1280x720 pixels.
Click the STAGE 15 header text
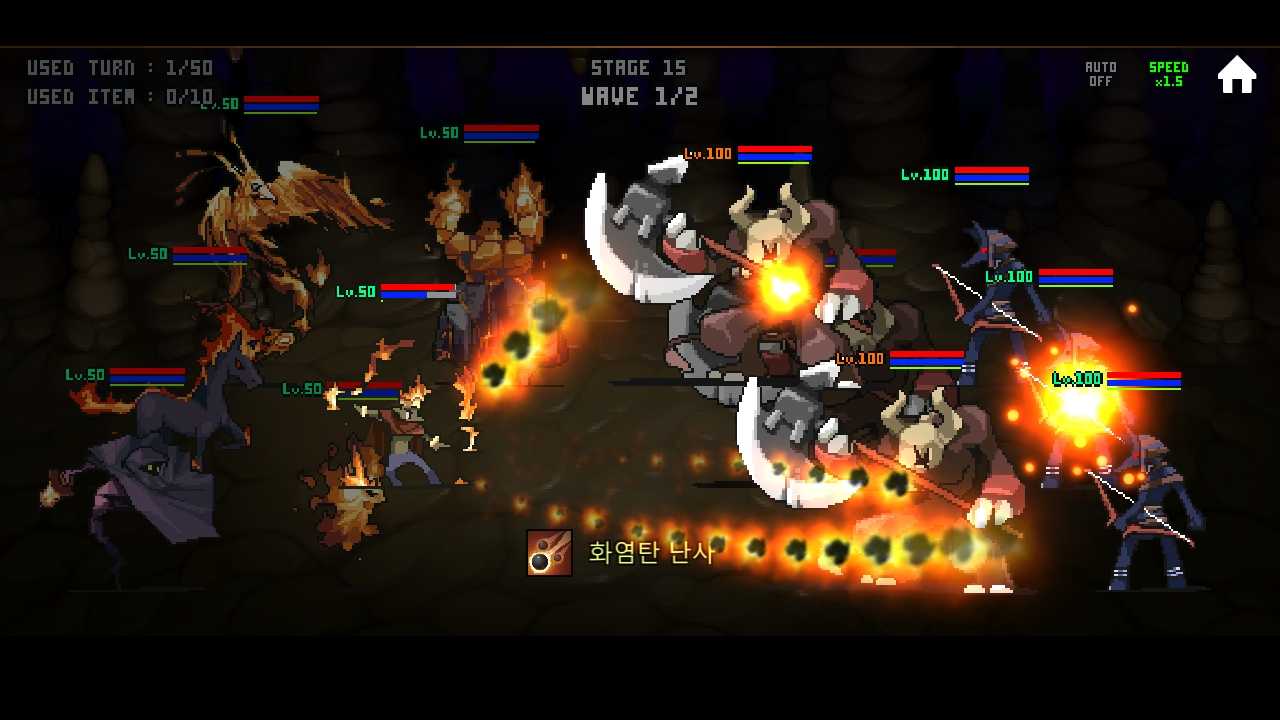638,67
